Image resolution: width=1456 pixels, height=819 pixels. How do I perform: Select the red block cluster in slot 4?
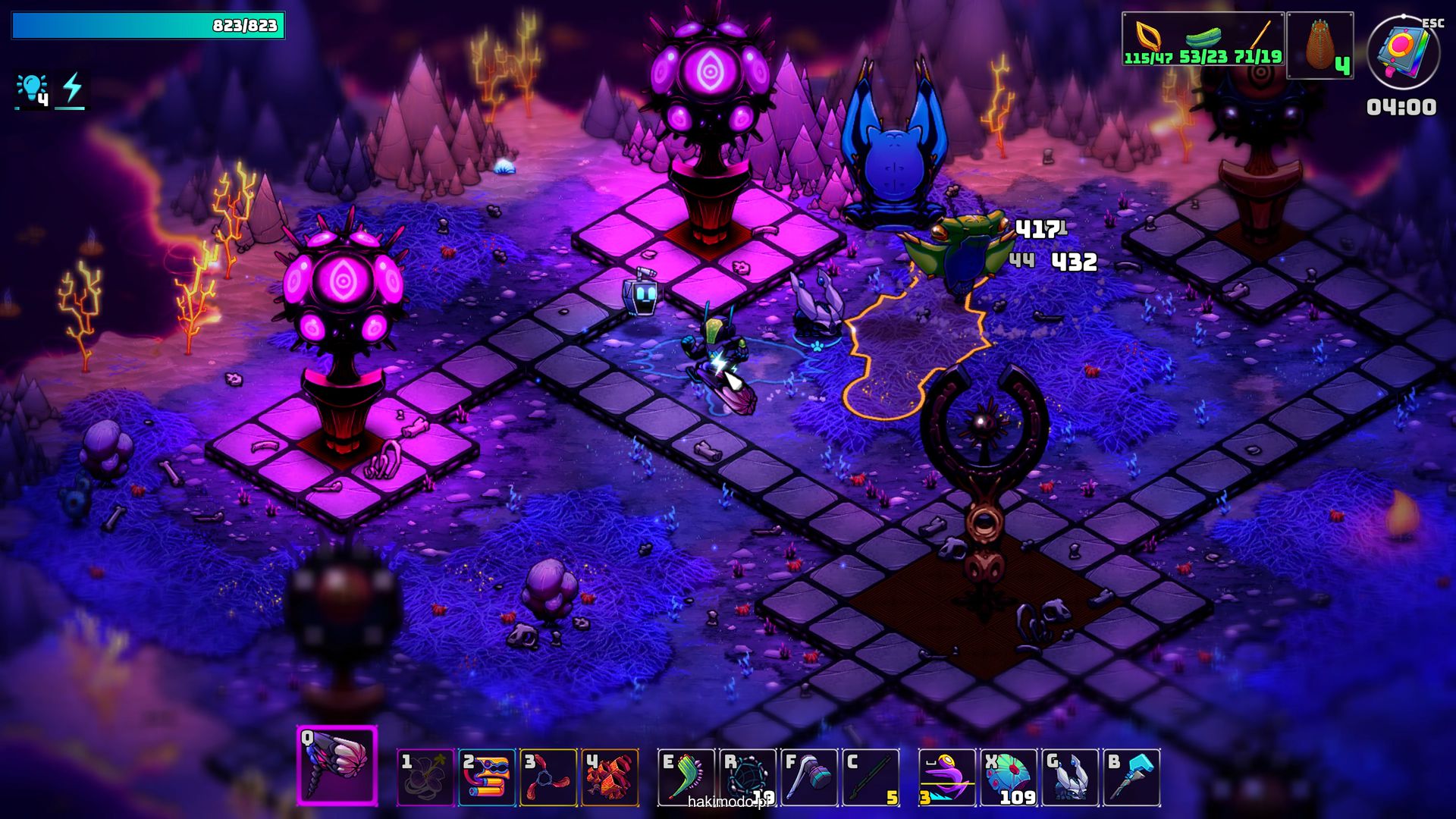pos(610,777)
